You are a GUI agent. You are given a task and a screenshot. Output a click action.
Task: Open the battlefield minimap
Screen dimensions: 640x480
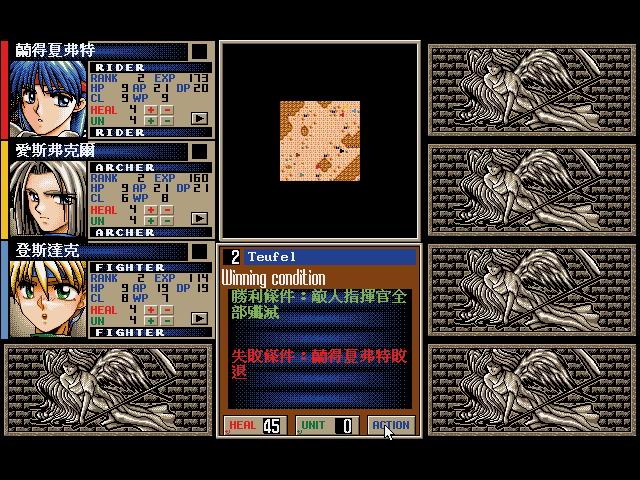(x=319, y=140)
